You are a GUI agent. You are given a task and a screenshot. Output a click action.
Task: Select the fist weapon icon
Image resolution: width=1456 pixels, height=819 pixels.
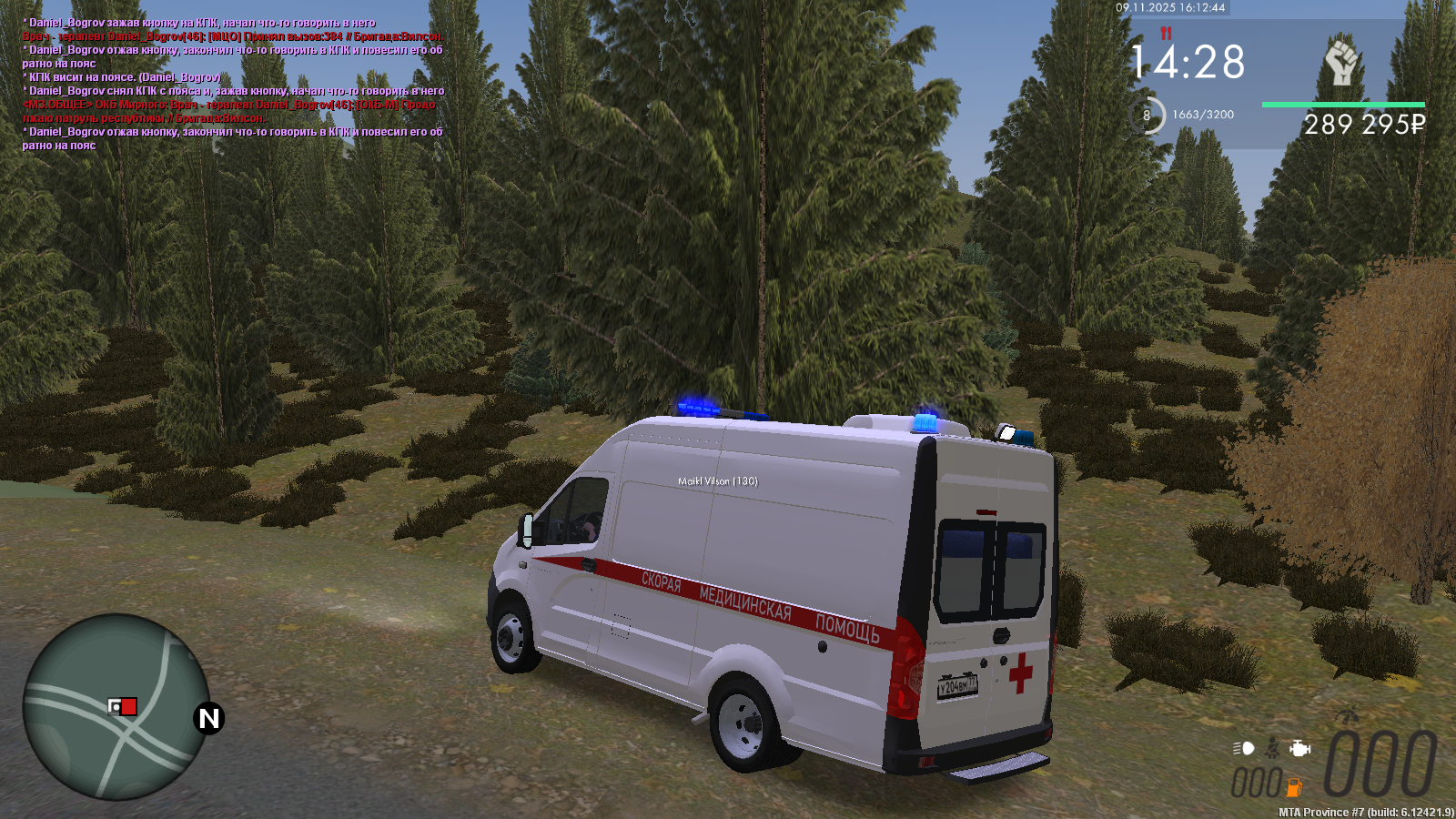coord(1340,64)
